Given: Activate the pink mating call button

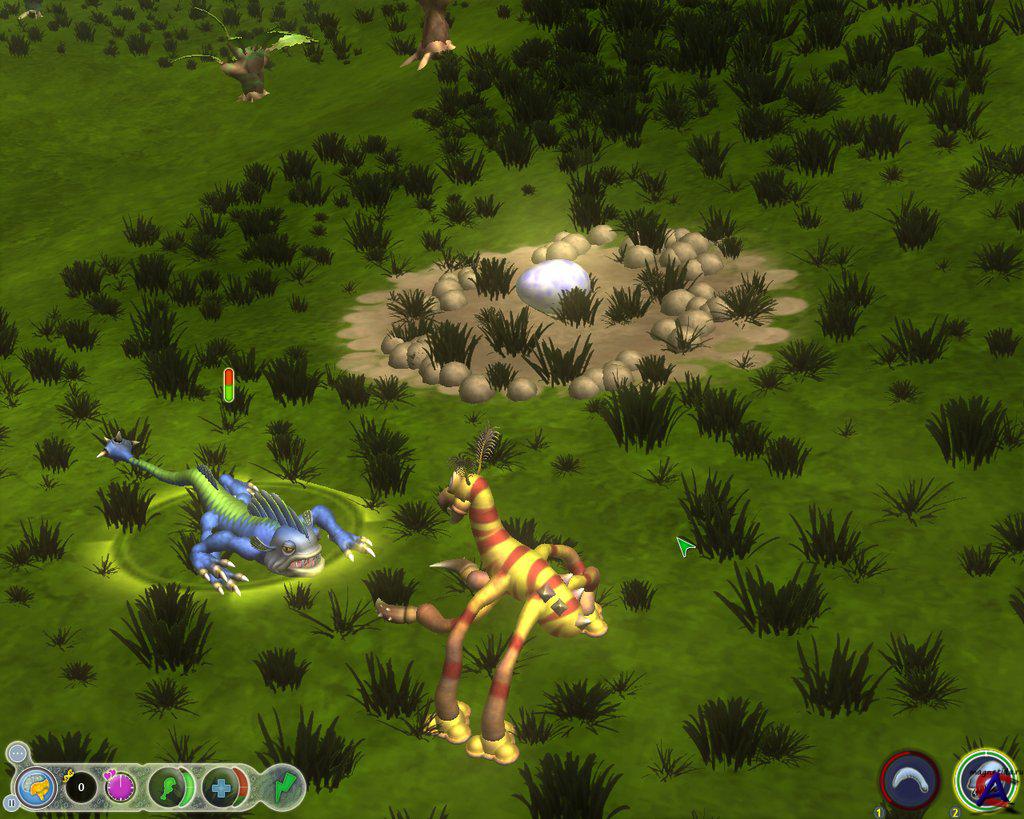Looking at the screenshot, I should [x=121, y=787].
